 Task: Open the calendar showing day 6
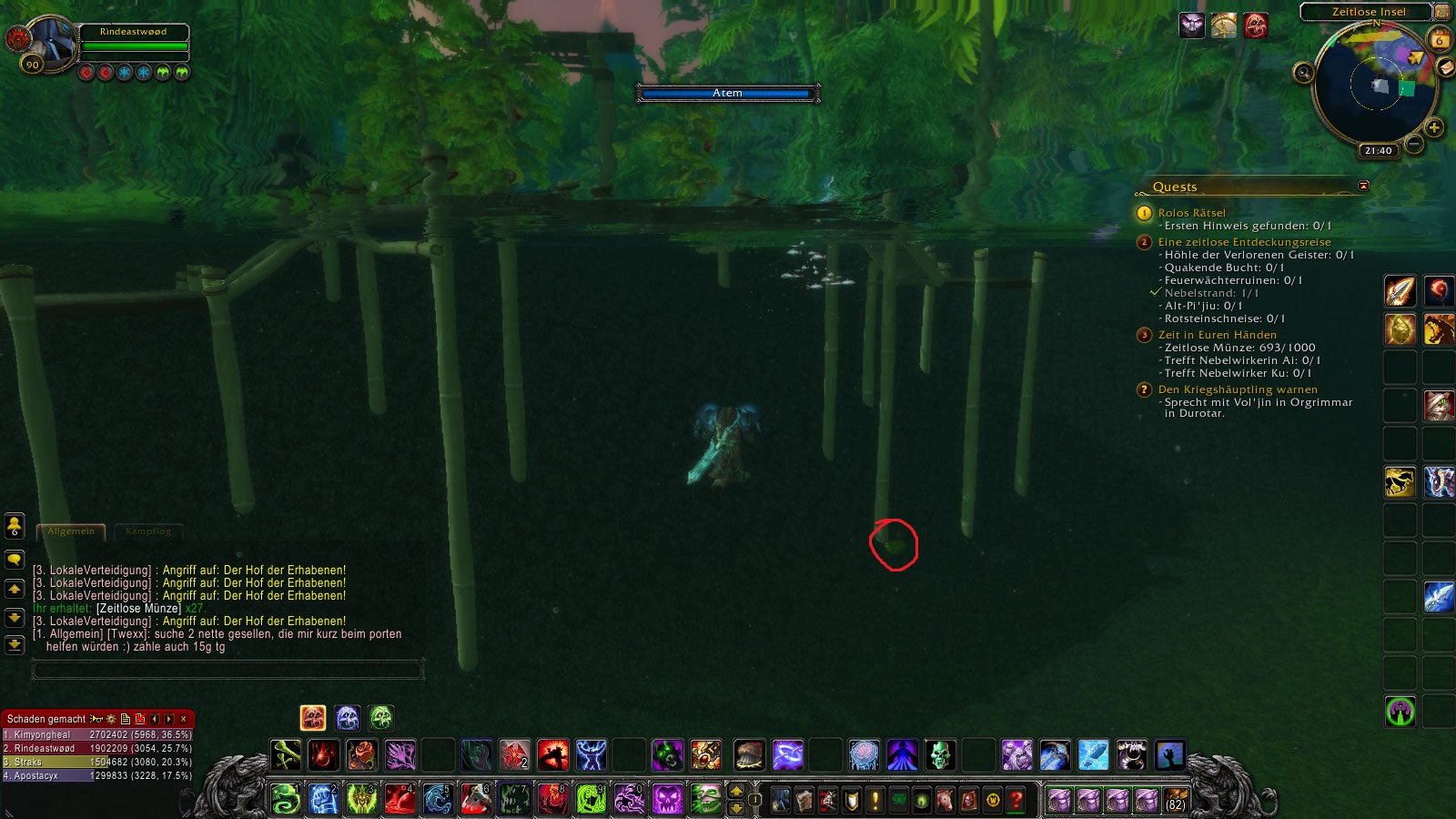click(x=1440, y=40)
